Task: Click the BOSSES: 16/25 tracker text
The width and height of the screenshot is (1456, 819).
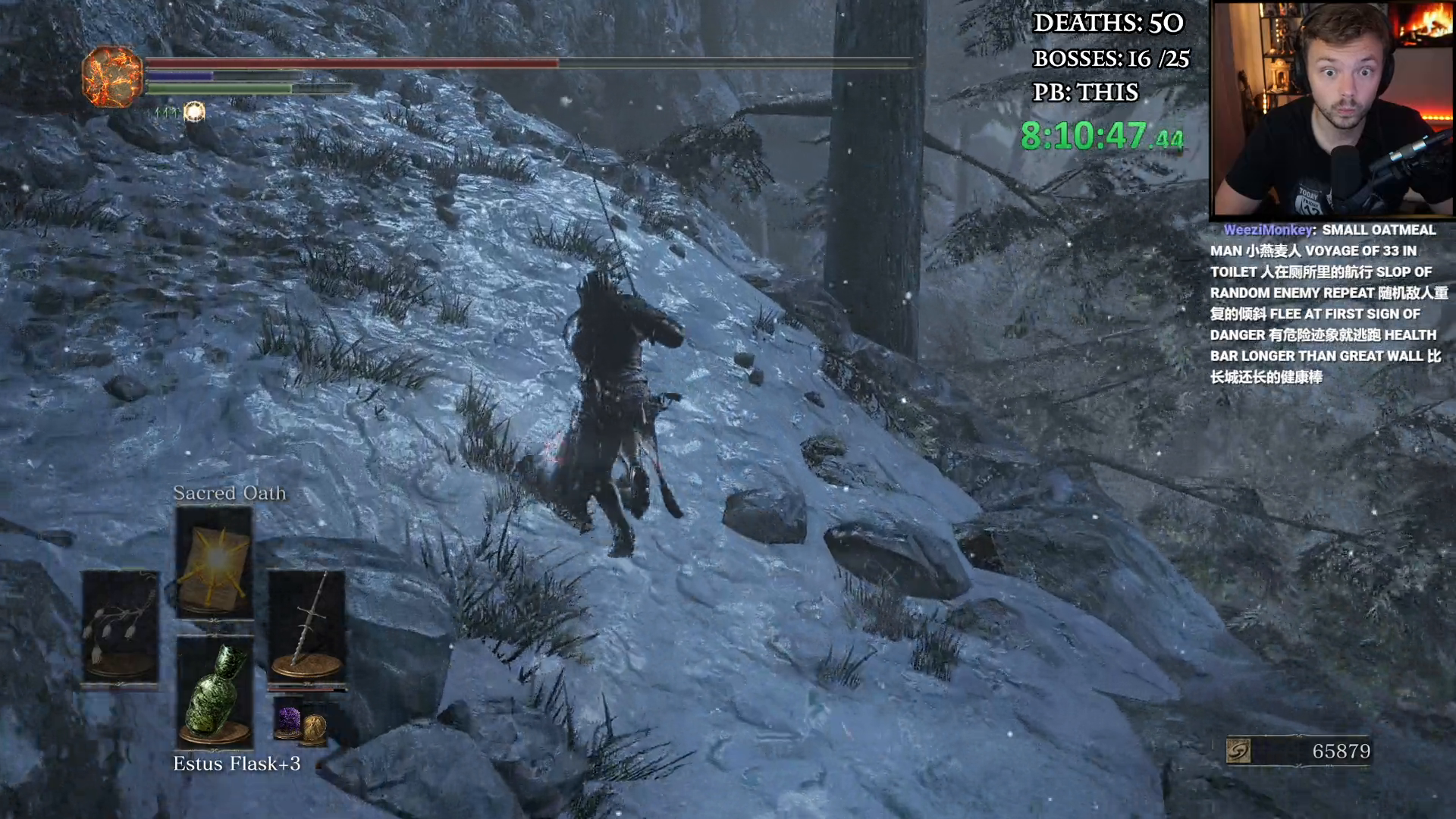Action: click(1110, 59)
